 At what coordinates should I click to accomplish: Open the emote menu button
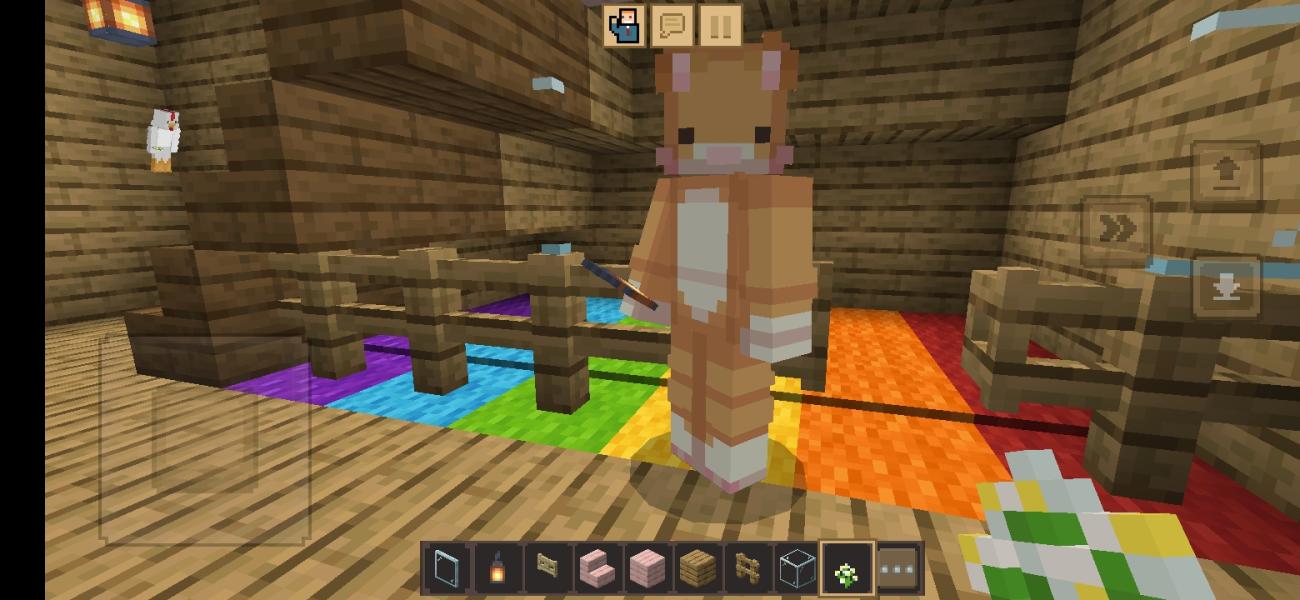(x=623, y=26)
